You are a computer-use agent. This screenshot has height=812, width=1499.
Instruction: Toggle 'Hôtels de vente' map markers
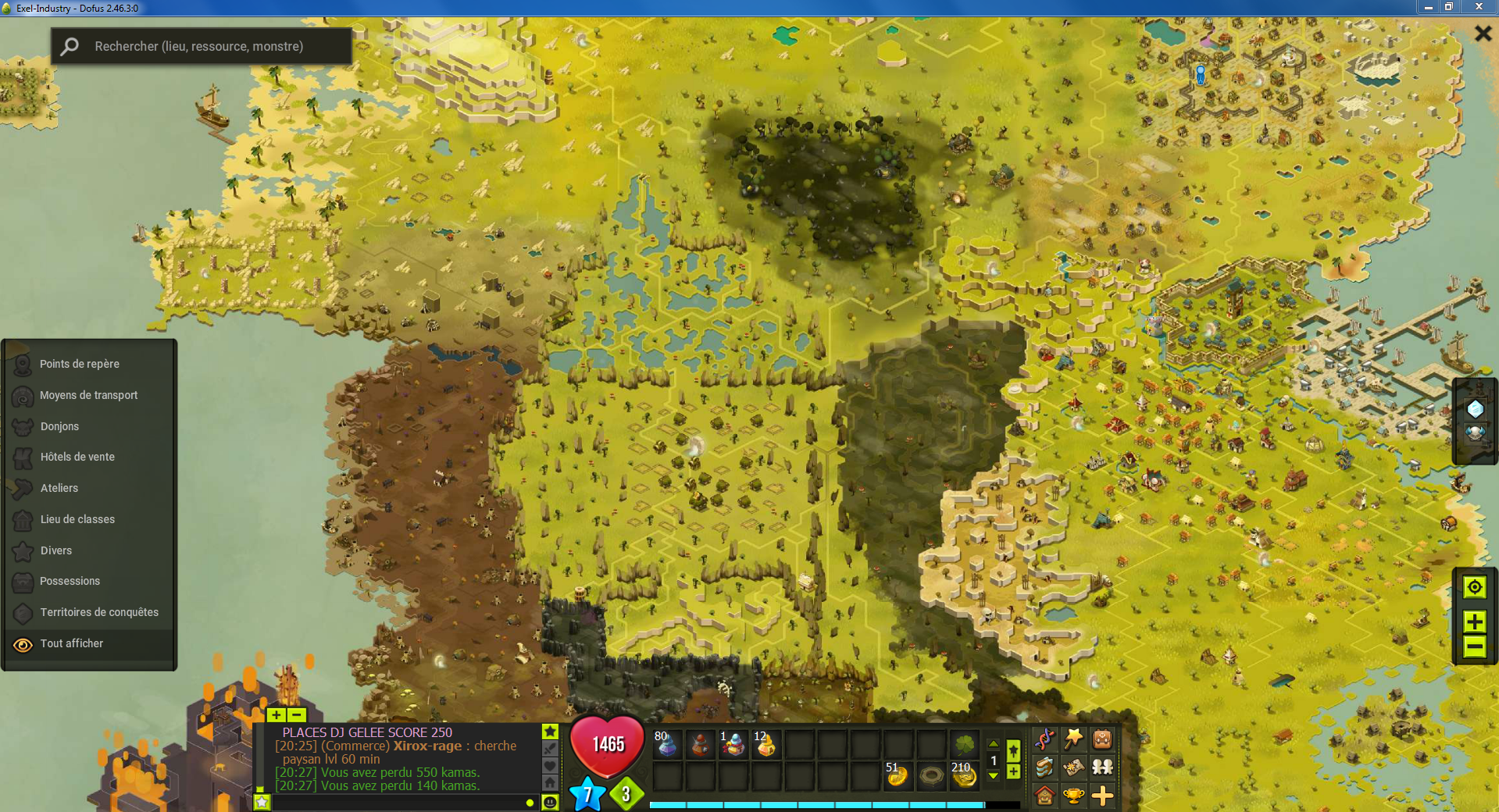click(x=78, y=457)
